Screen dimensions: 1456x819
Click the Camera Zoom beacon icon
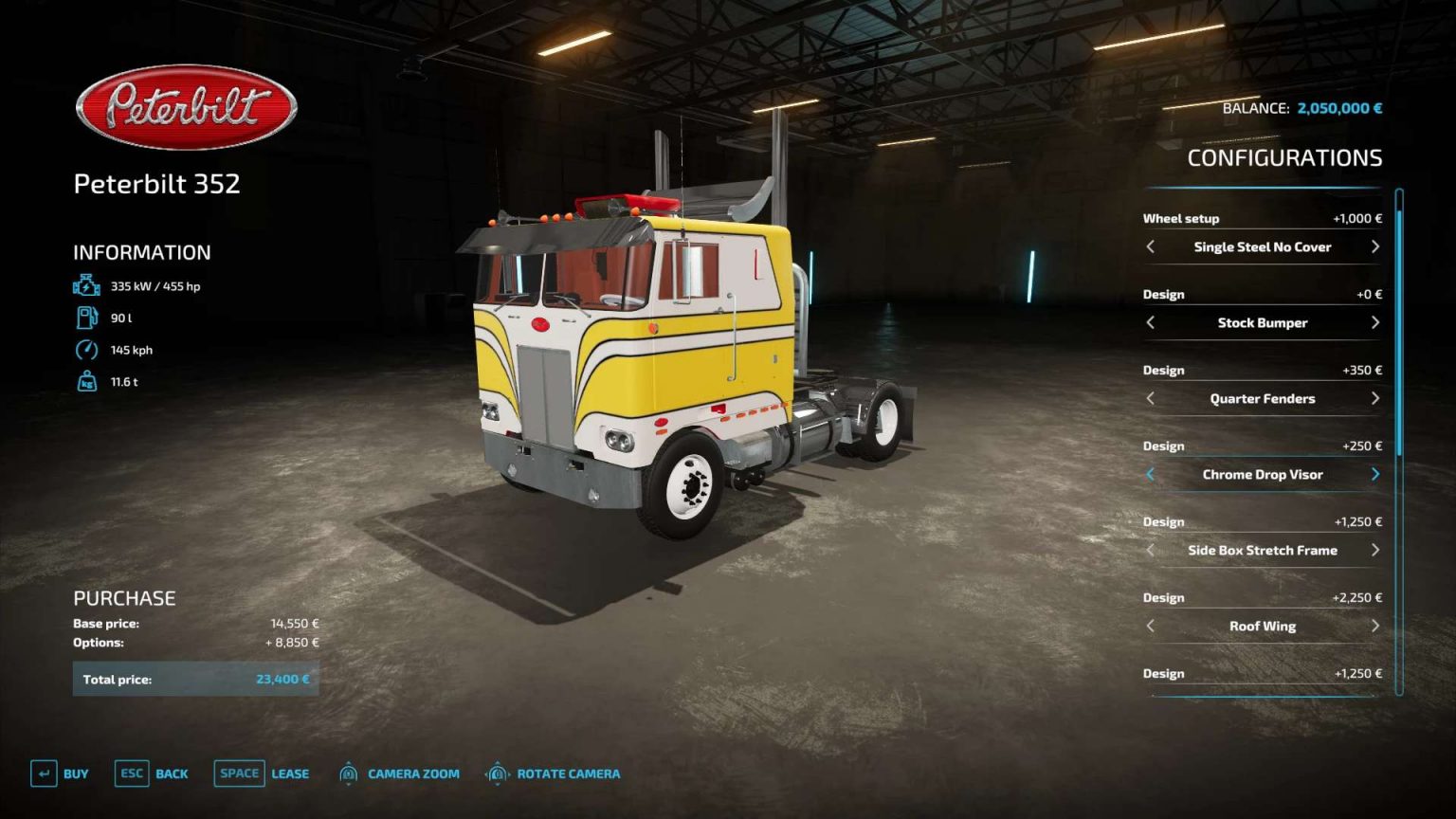click(349, 773)
